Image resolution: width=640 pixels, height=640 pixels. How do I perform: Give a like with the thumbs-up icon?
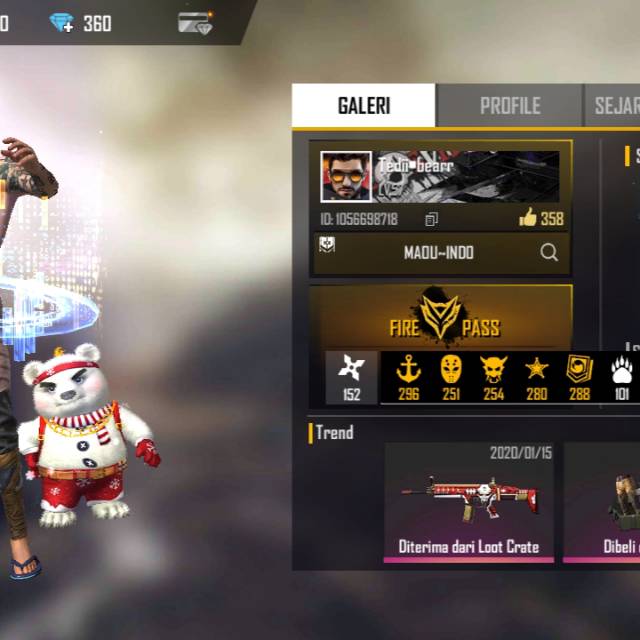(529, 218)
